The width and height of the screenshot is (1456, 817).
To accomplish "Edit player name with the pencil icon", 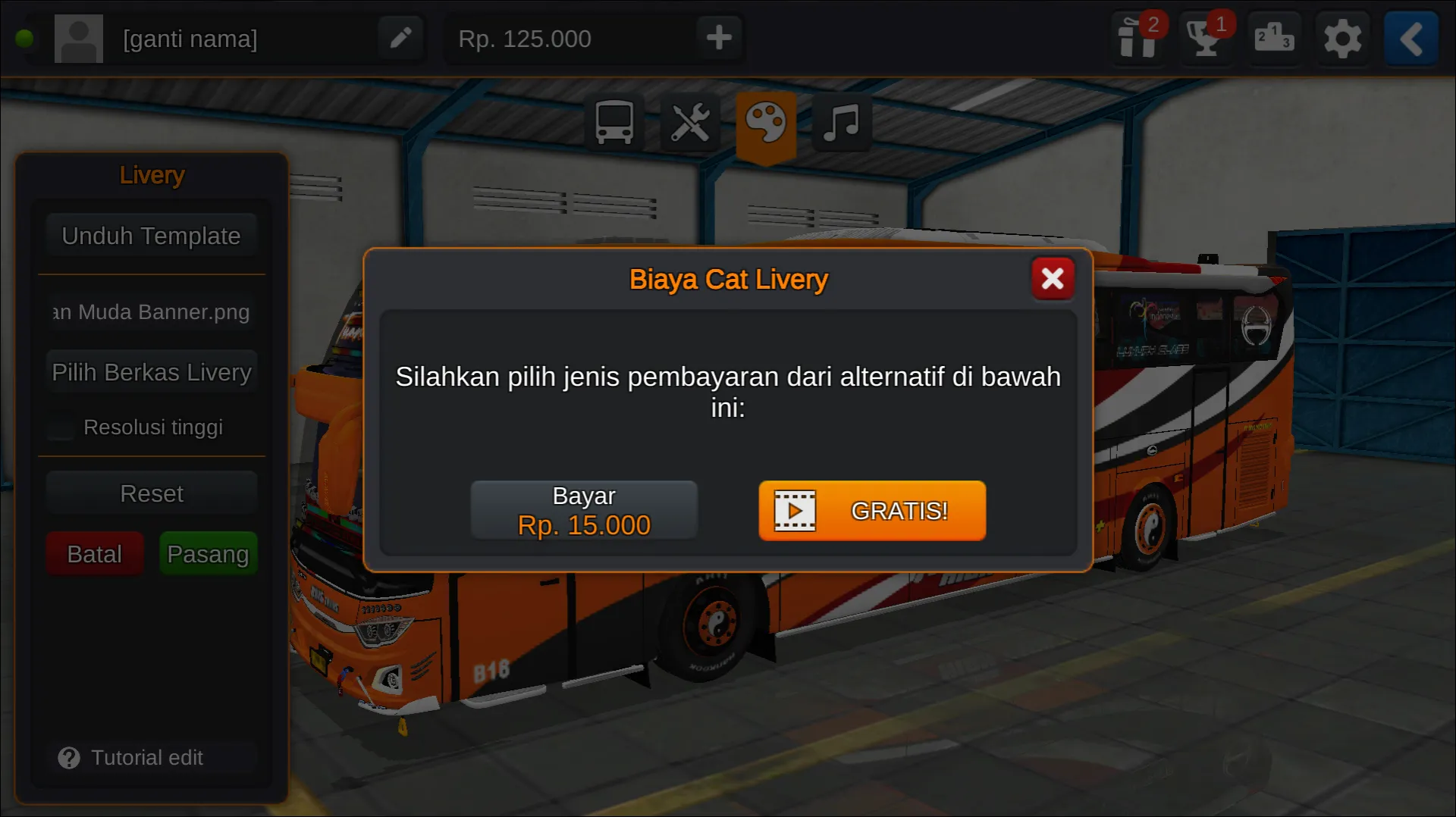I will point(400,38).
